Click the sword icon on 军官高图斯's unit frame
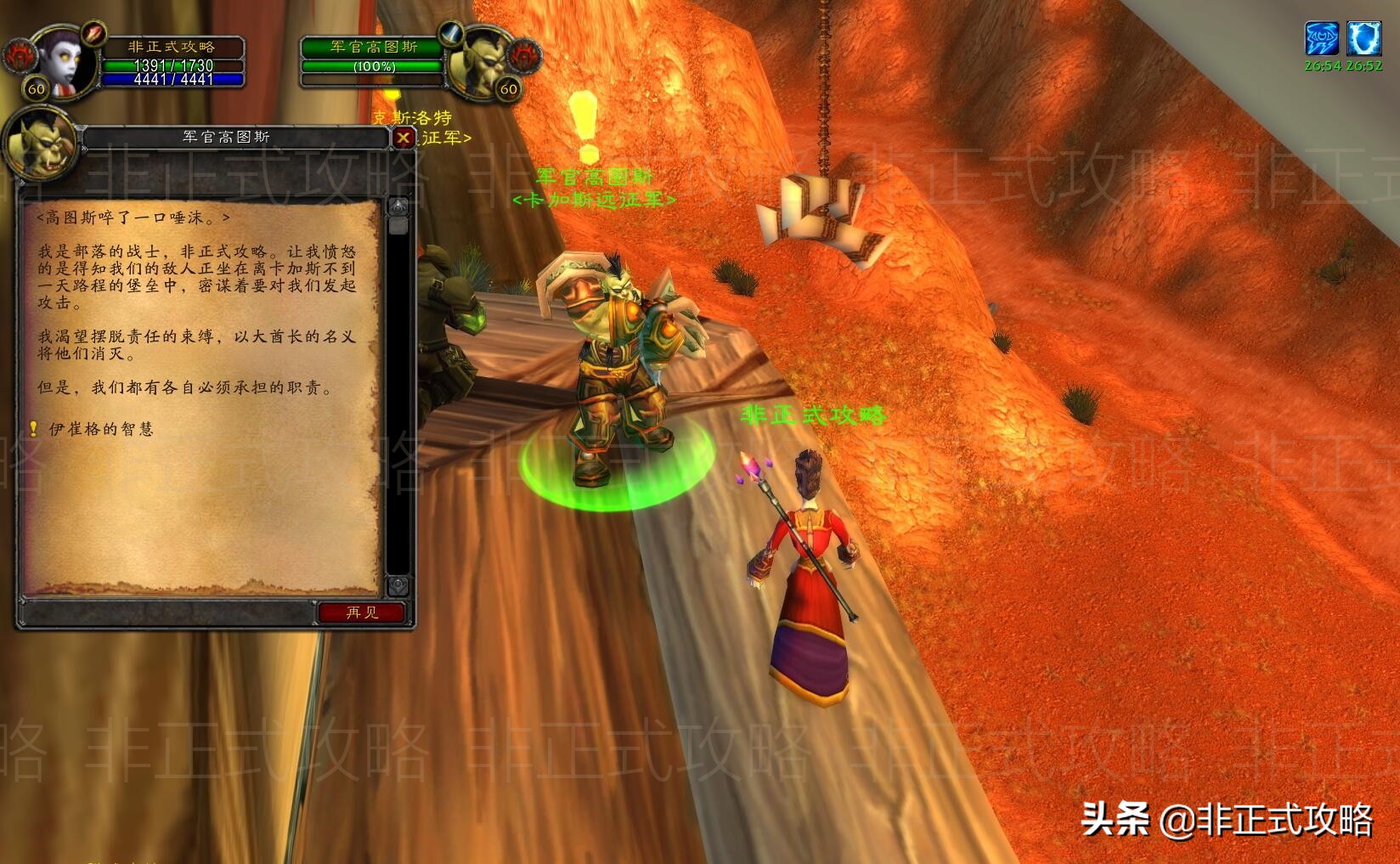Screen dimensions: 1400x864 tap(450, 34)
